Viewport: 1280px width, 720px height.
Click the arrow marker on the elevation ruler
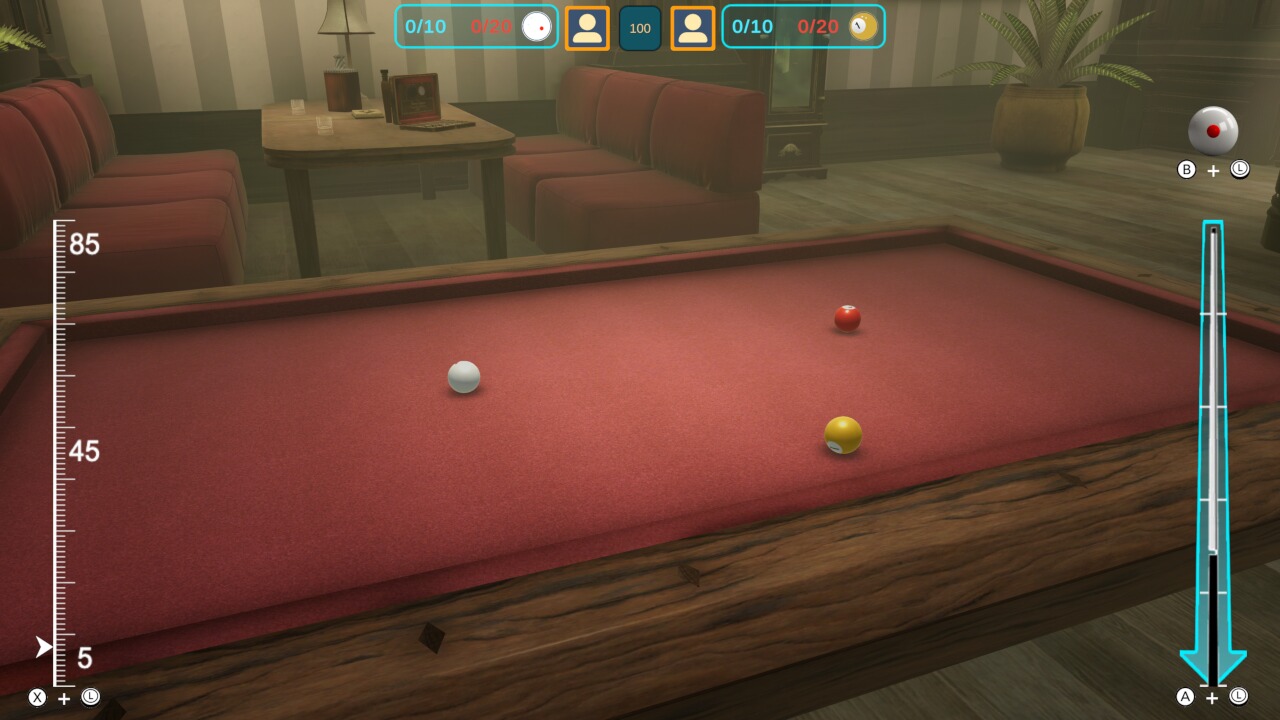tap(42, 647)
